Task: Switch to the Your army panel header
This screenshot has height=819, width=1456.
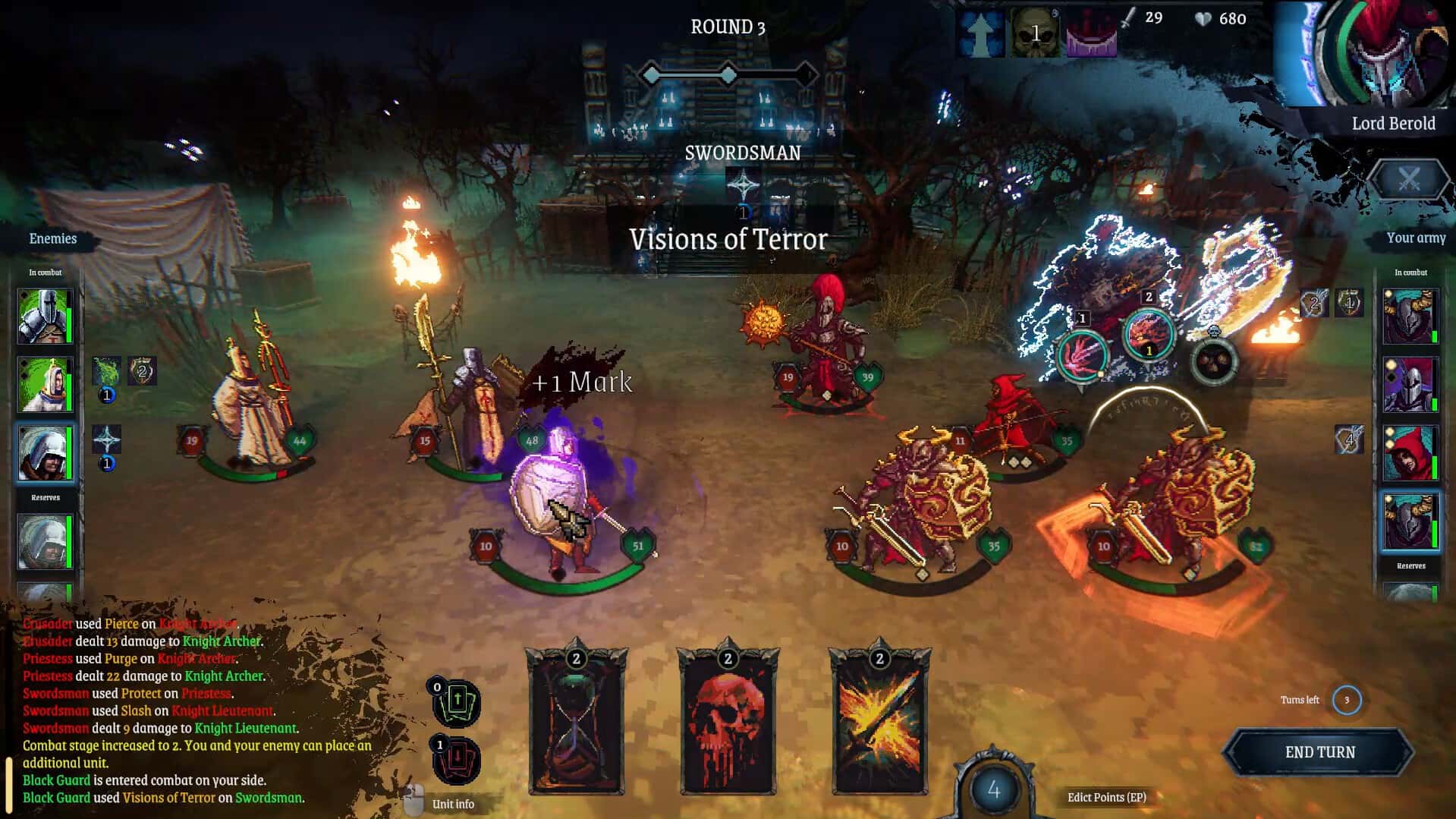Action: (x=1416, y=238)
